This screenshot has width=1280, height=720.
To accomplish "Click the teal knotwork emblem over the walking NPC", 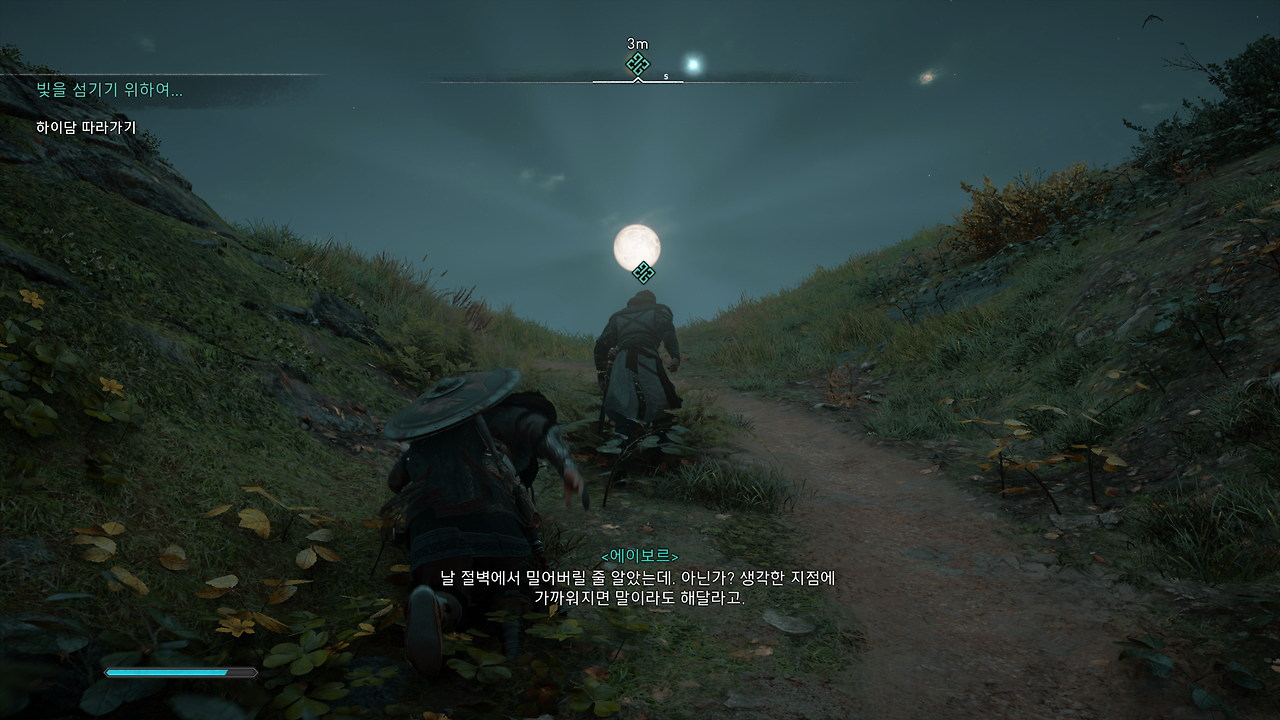I will point(643,270).
